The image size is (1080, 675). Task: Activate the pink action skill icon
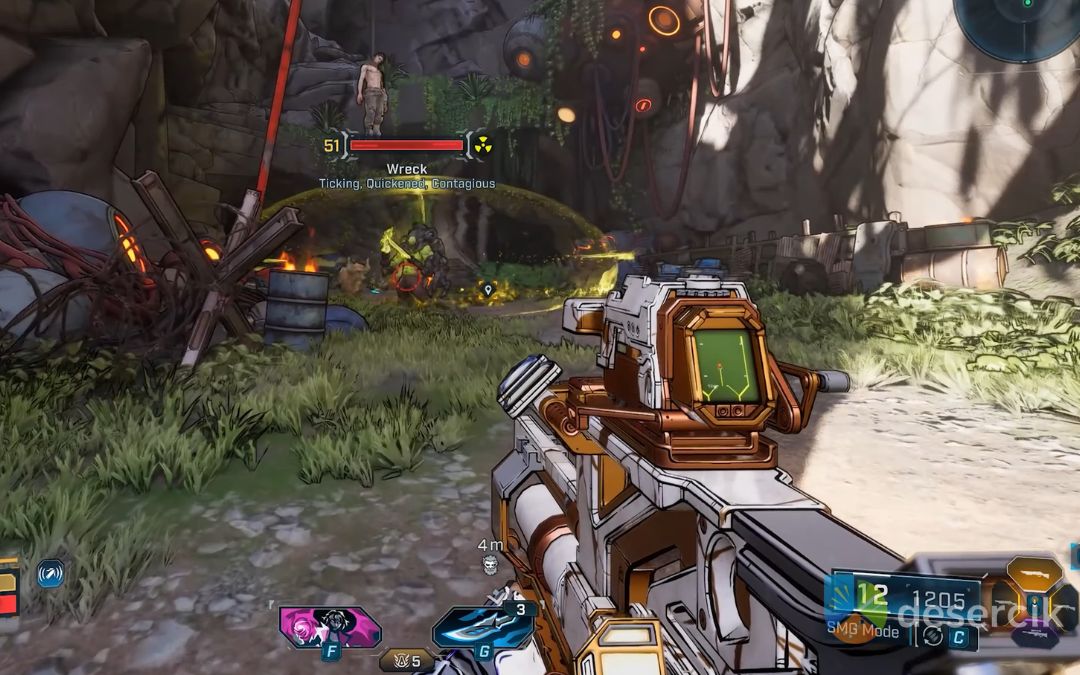(330, 627)
